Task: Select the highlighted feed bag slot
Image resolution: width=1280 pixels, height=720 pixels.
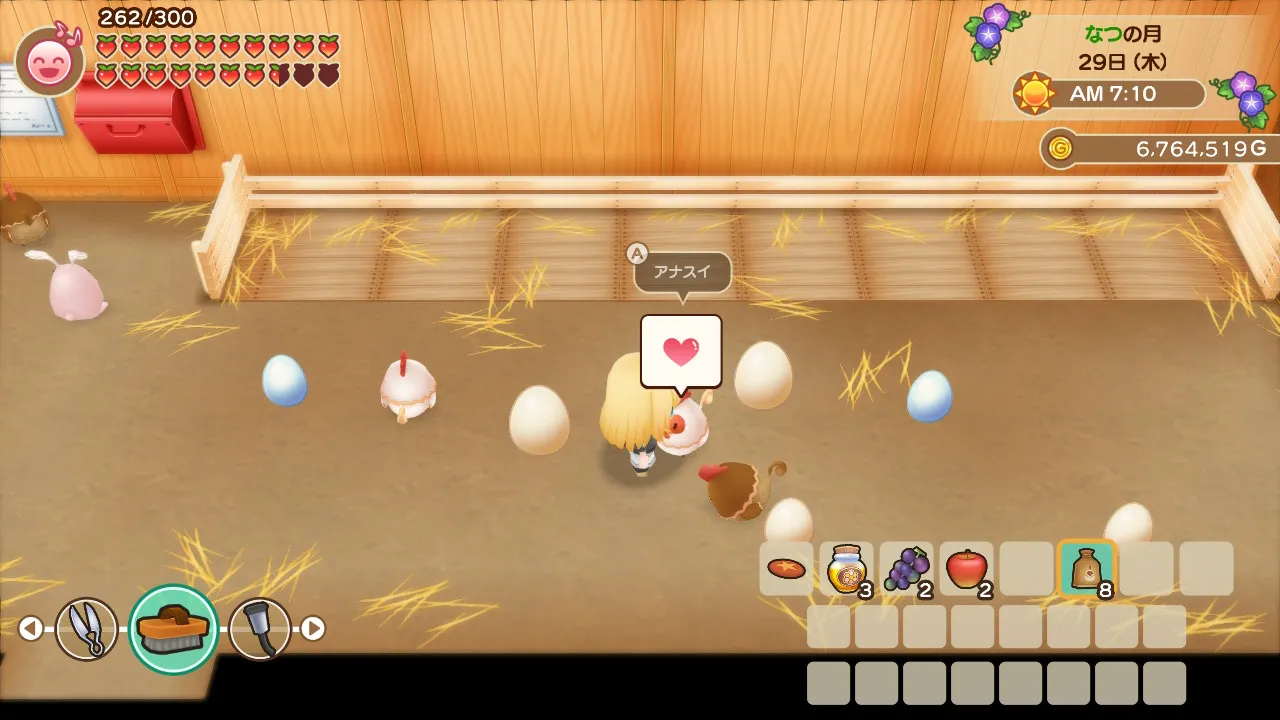Action: coord(1086,569)
